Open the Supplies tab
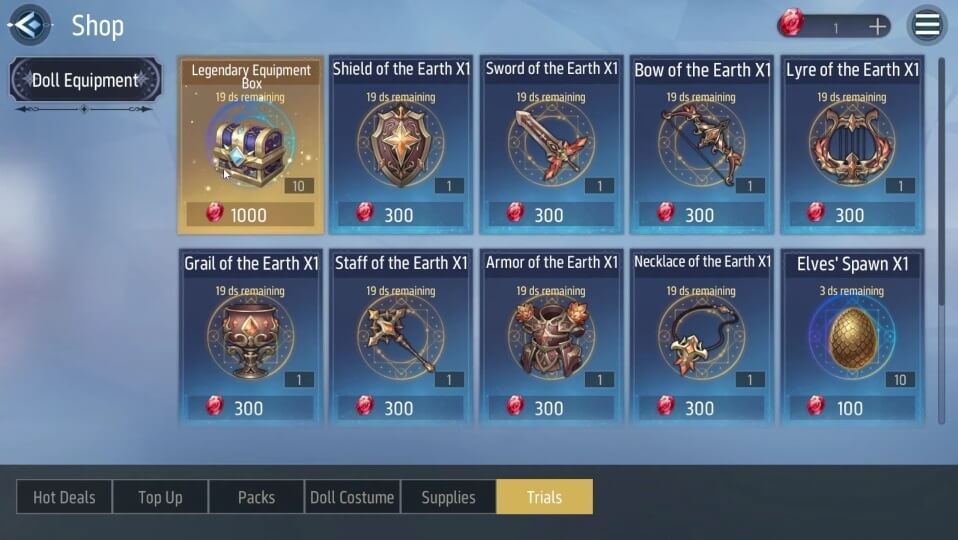This screenshot has width=958, height=540. pos(448,497)
